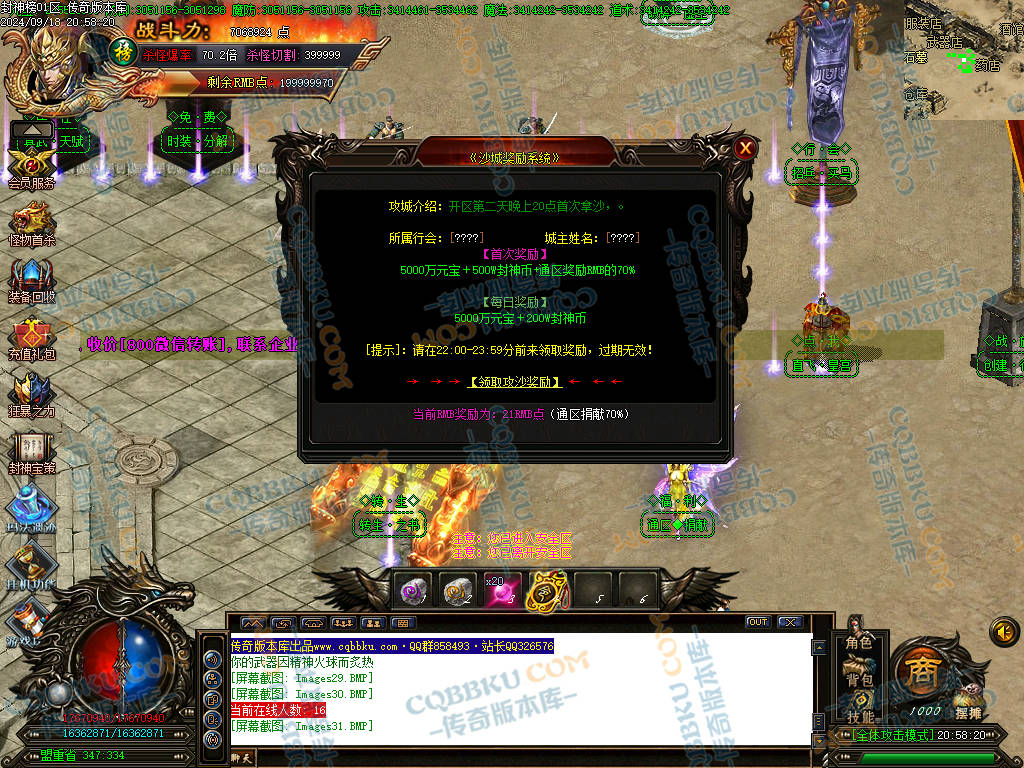Open the 商 shop round button
Viewport: 1024px width, 768px height.
918,672
